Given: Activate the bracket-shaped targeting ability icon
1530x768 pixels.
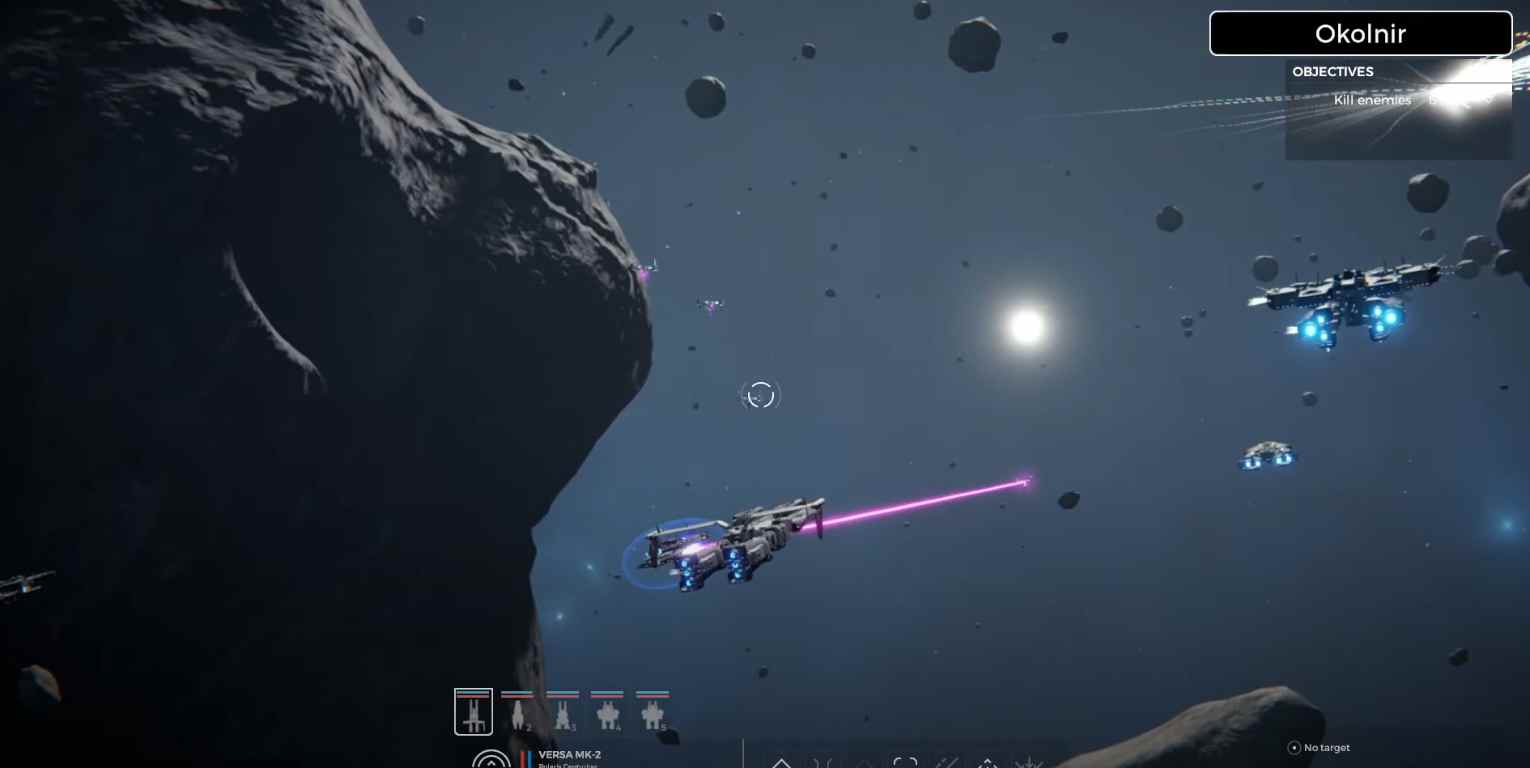Looking at the screenshot, I should pos(905,763).
